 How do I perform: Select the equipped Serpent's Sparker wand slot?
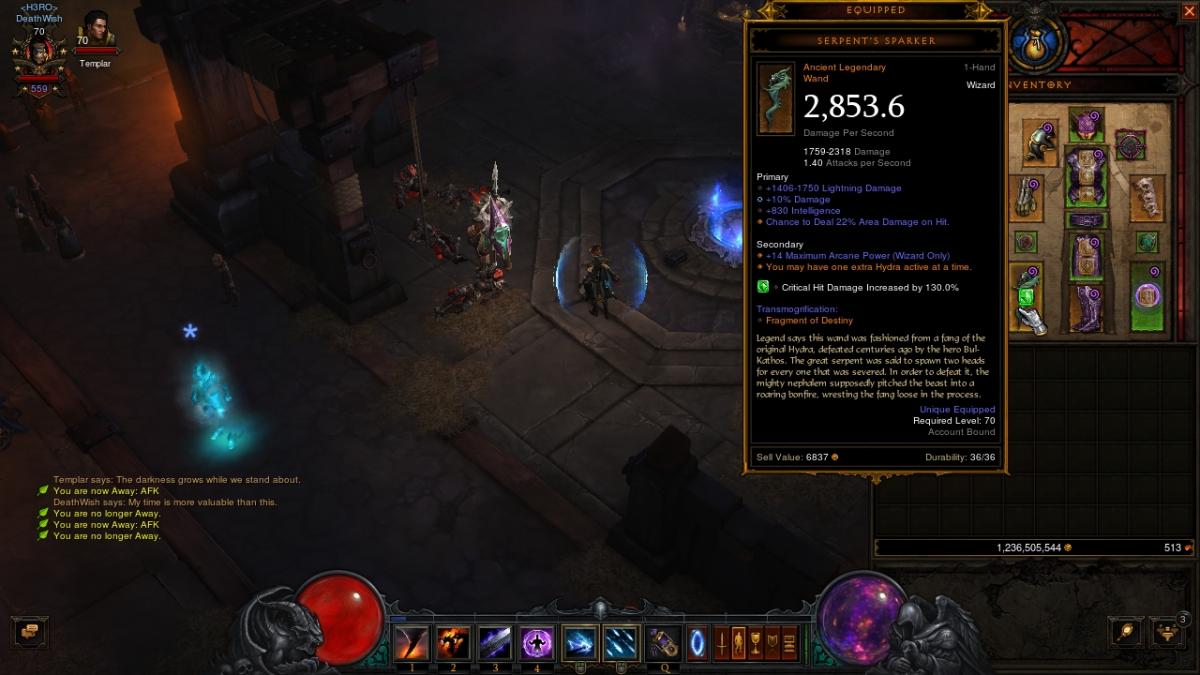[1027, 295]
